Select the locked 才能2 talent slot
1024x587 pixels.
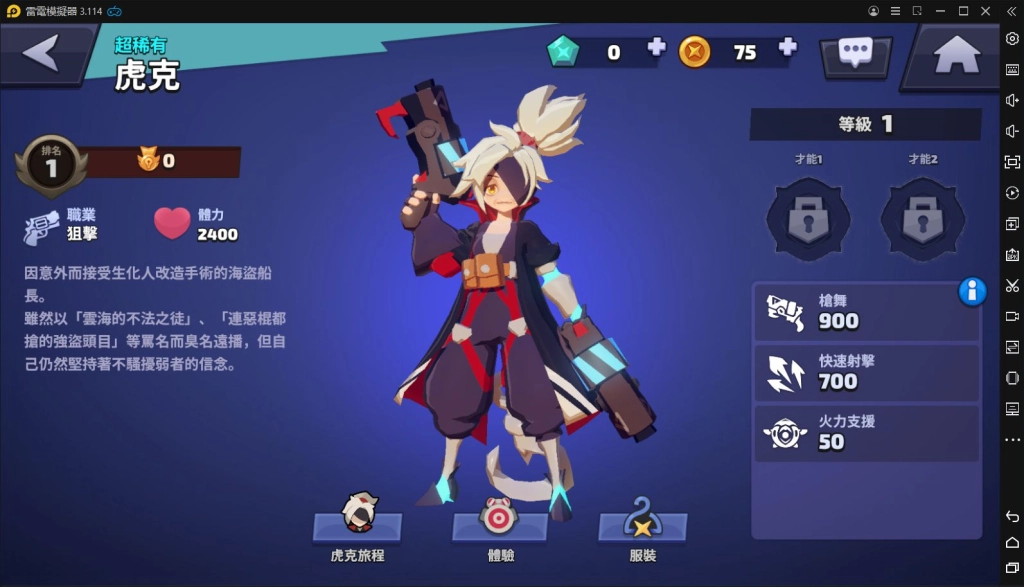tap(922, 217)
